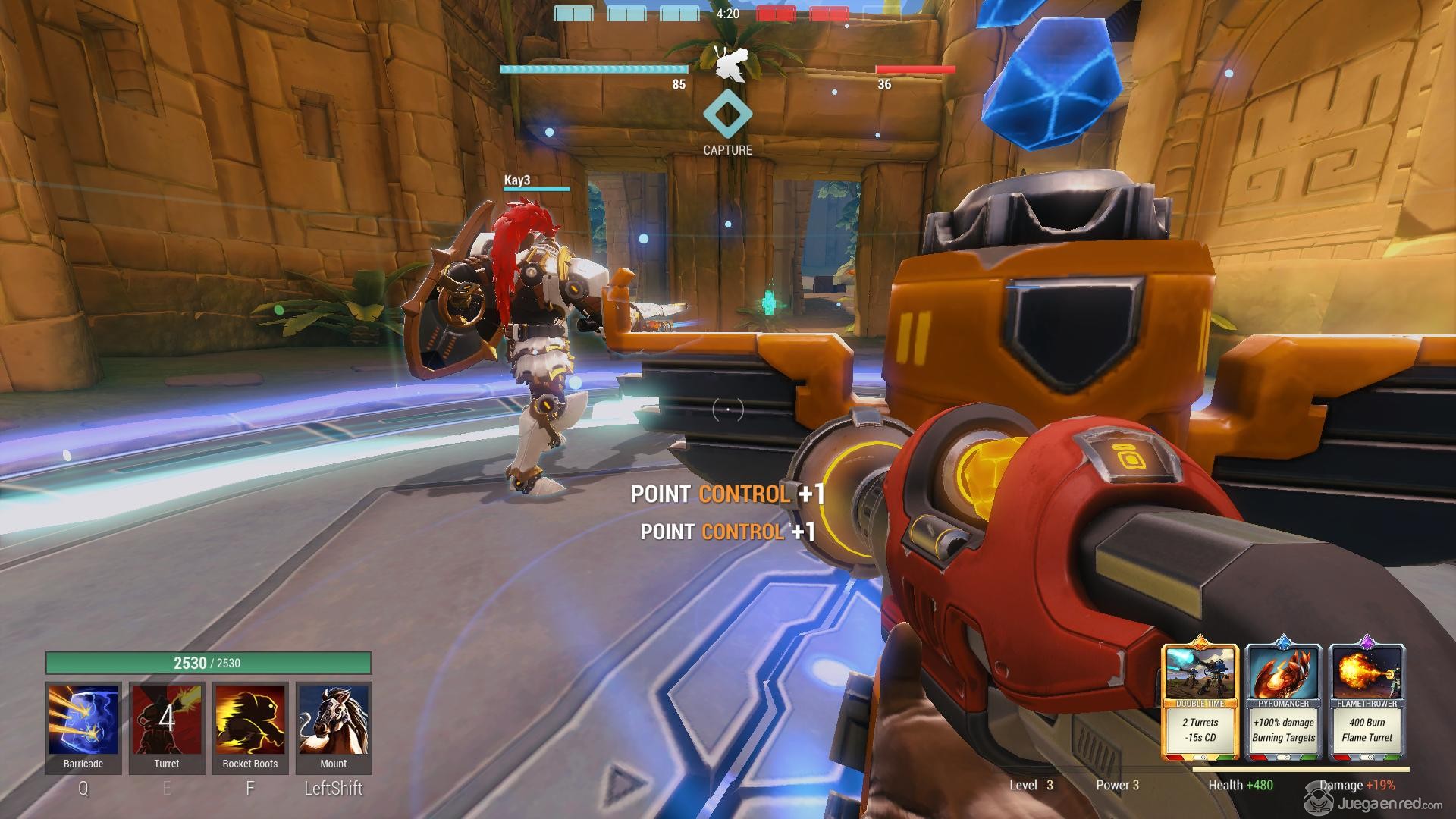
Task: Click the Capture objective marker
Action: (727, 115)
